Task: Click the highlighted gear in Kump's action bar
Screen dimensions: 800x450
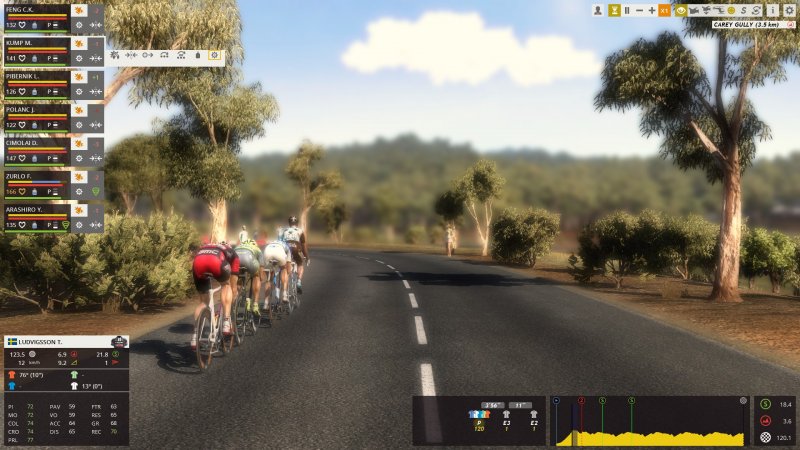Action: pos(214,55)
